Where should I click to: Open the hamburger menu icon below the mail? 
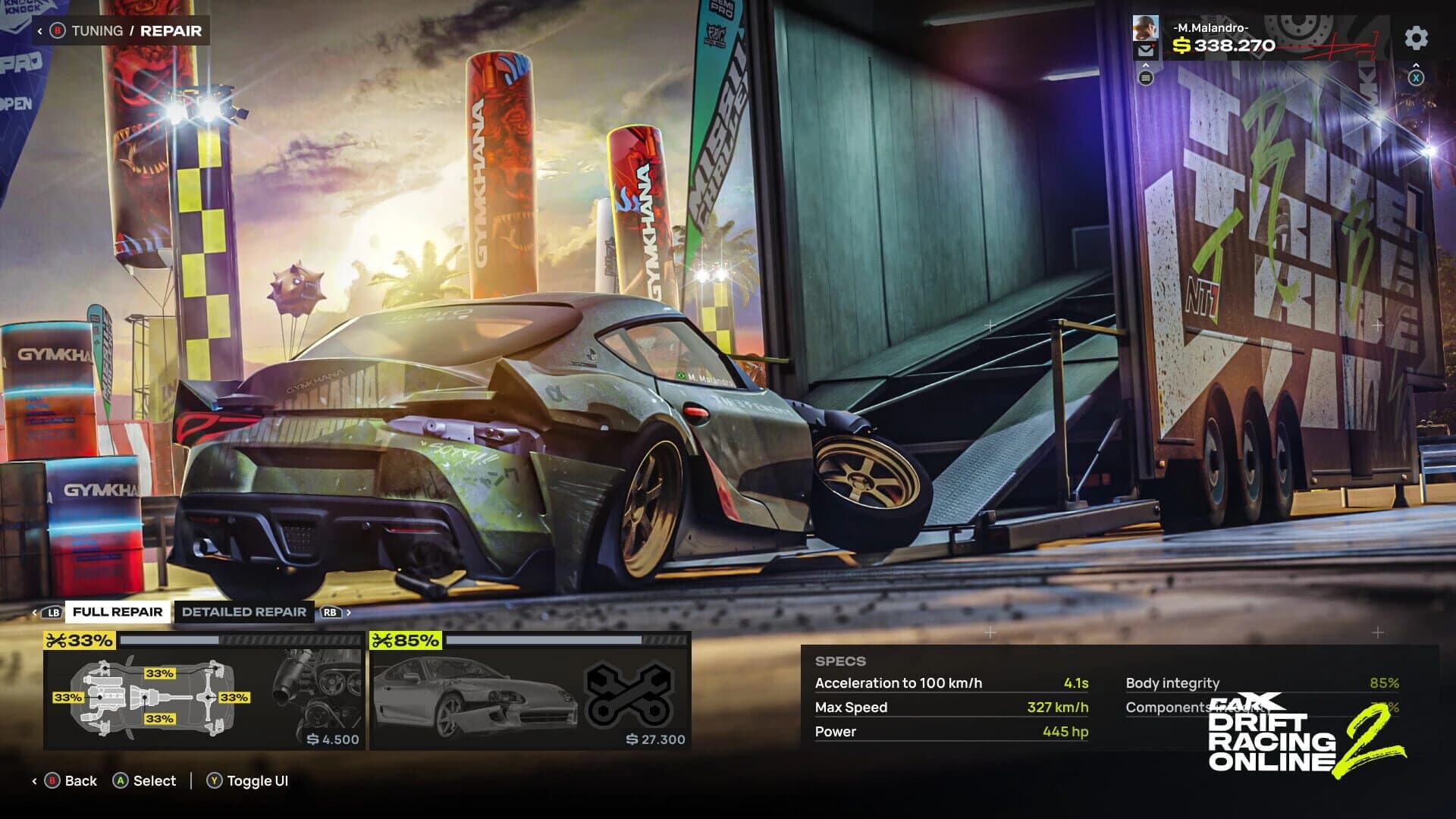[x=1146, y=78]
